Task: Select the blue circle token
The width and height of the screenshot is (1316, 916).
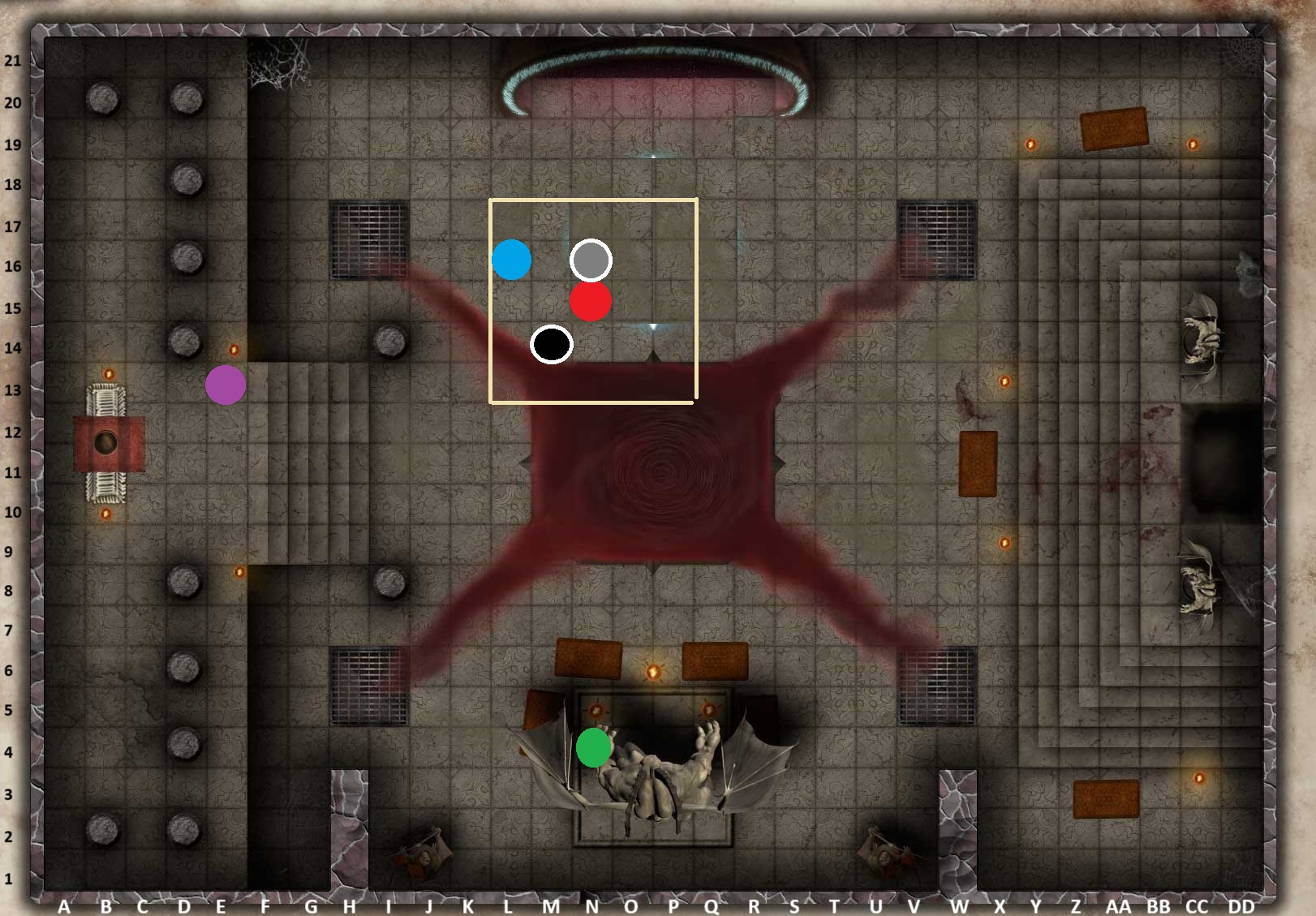Action: pos(511,260)
